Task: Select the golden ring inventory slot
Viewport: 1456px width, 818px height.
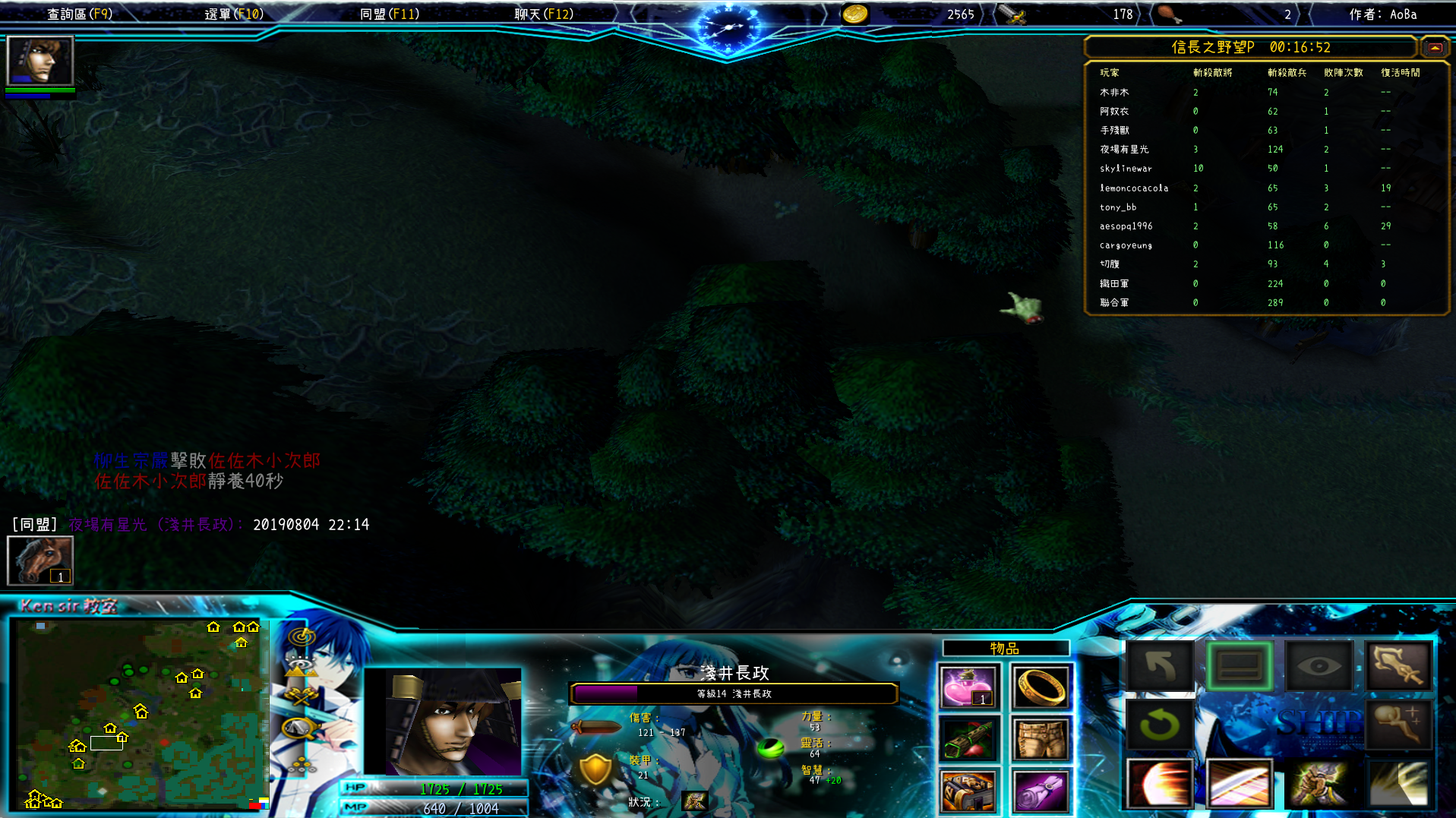Action: coord(1041,687)
